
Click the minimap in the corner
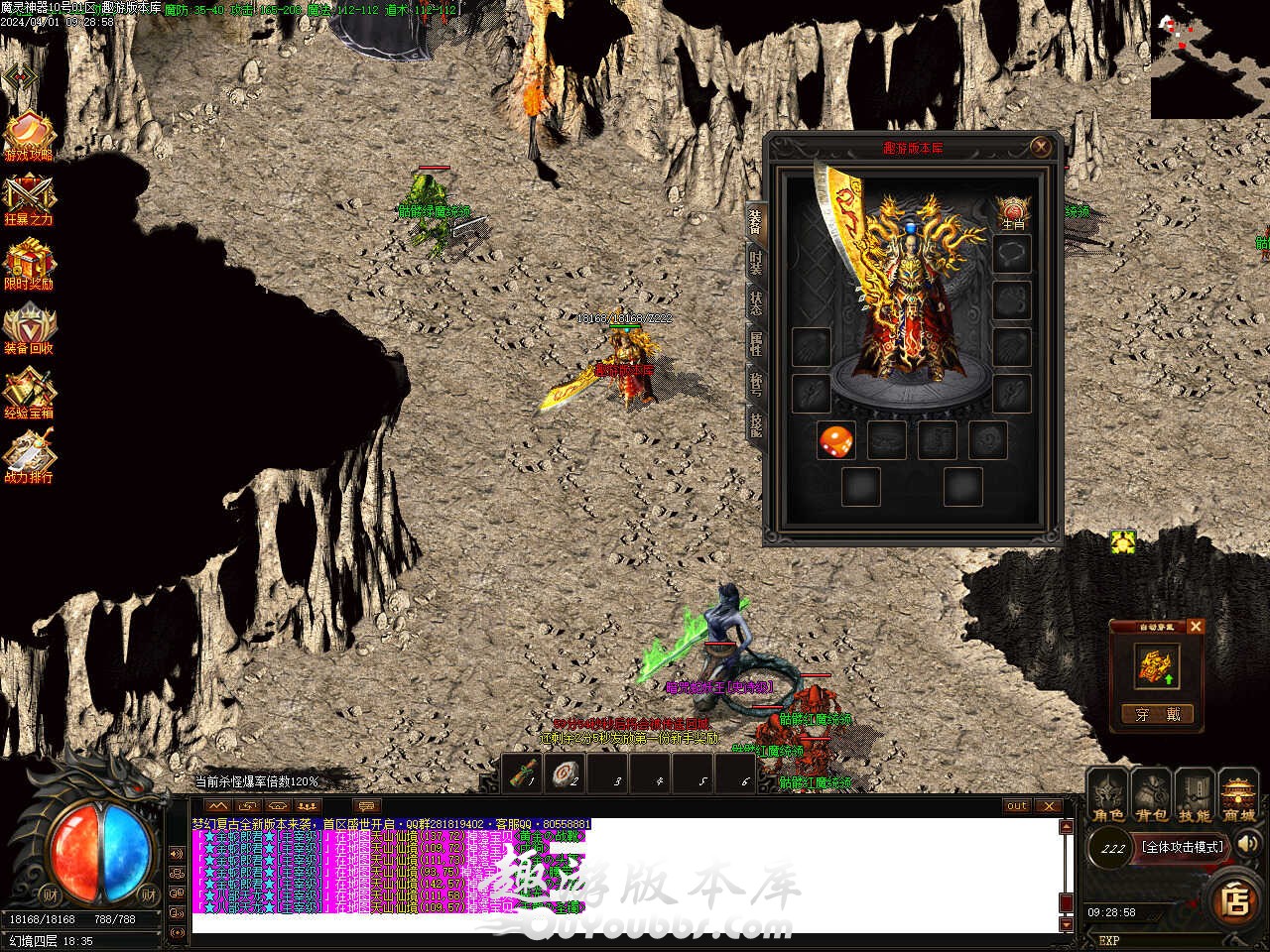(x=1209, y=59)
